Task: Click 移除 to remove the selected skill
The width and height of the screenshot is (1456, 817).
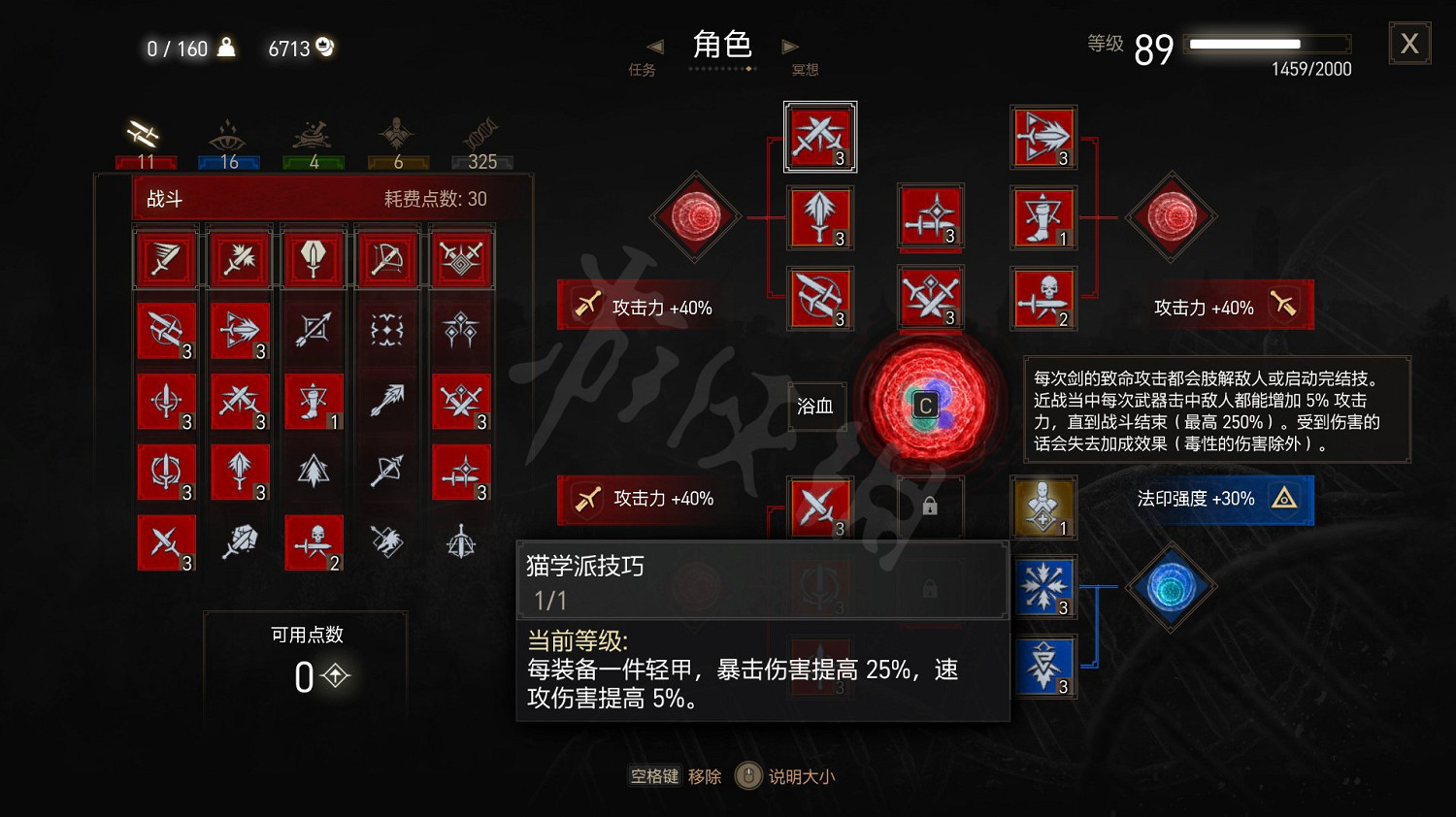Action: 703,776
